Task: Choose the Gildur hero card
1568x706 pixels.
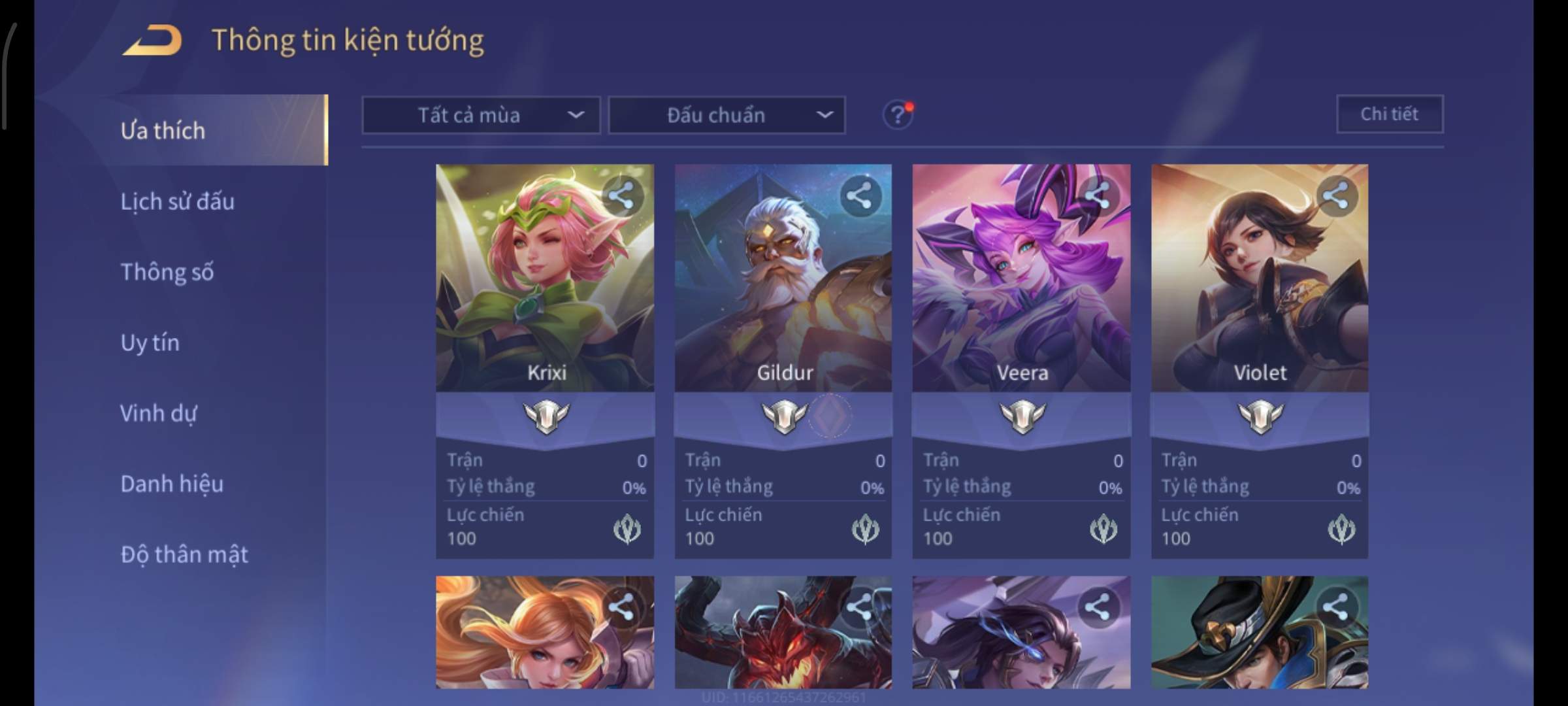Action: coord(783,294)
